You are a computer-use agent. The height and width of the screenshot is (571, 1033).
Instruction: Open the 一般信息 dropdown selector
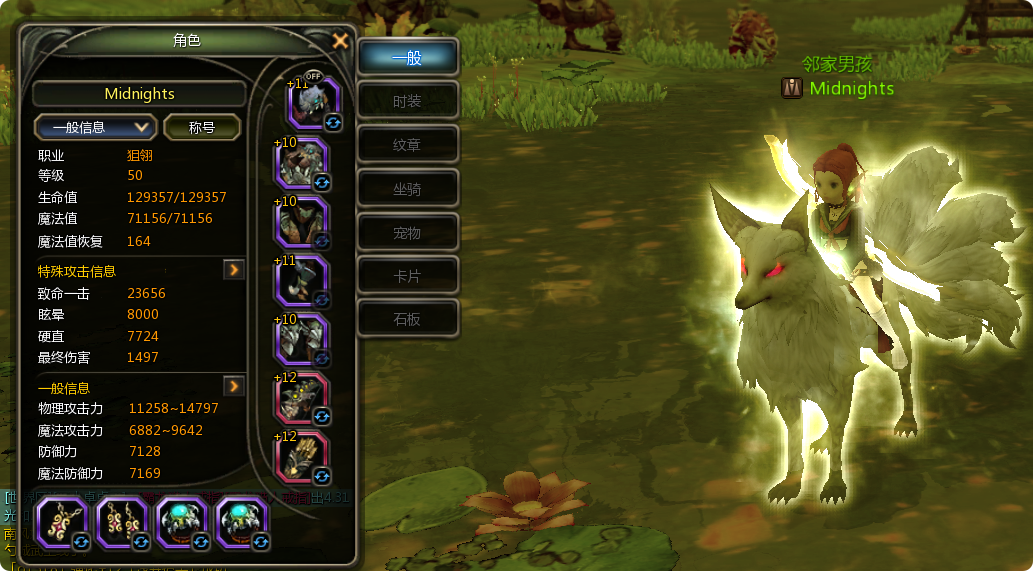pyautogui.click(x=95, y=127)
